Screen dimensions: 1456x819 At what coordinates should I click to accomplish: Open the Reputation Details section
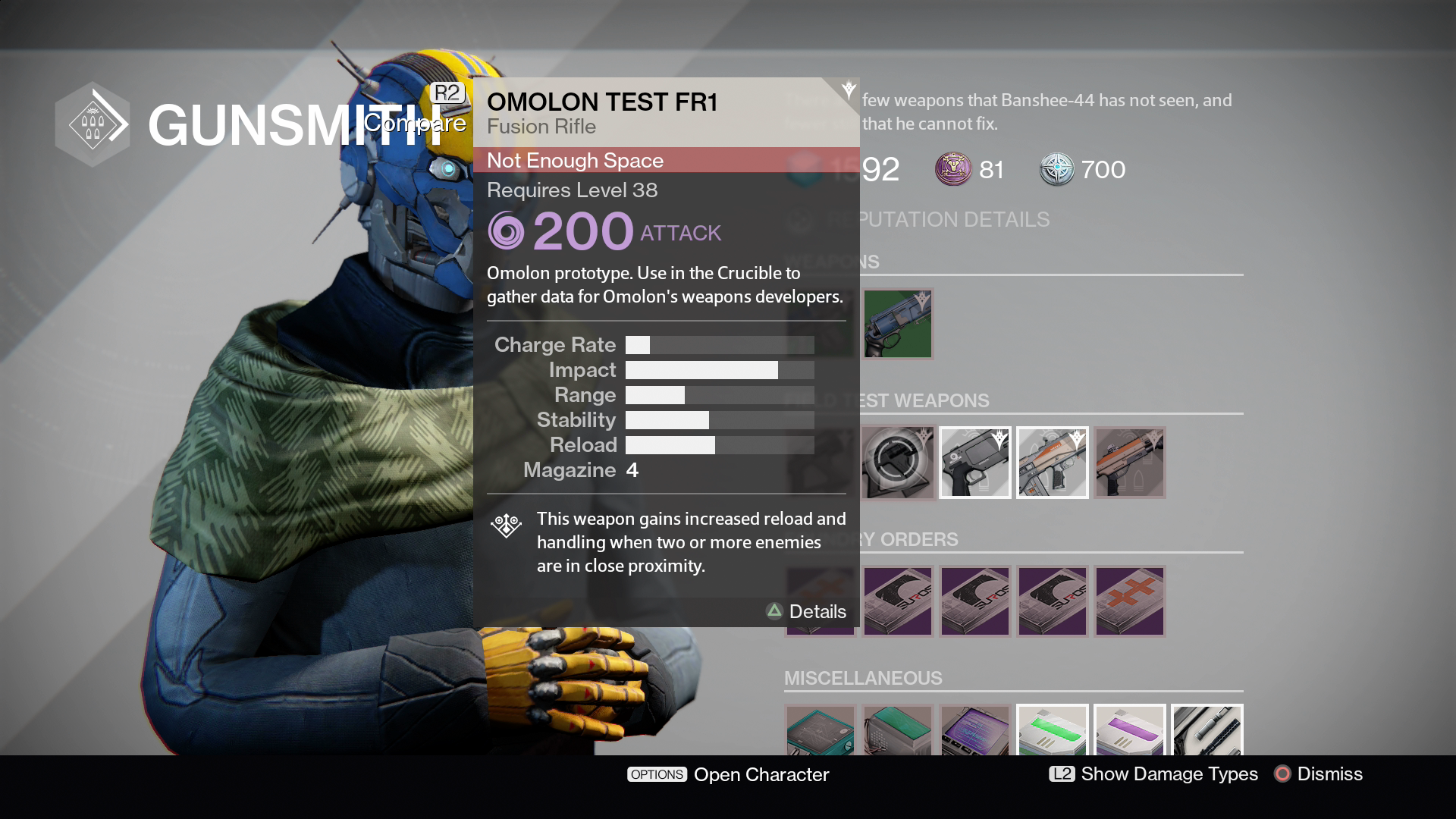pyautogui.click(x=955, y=220)
